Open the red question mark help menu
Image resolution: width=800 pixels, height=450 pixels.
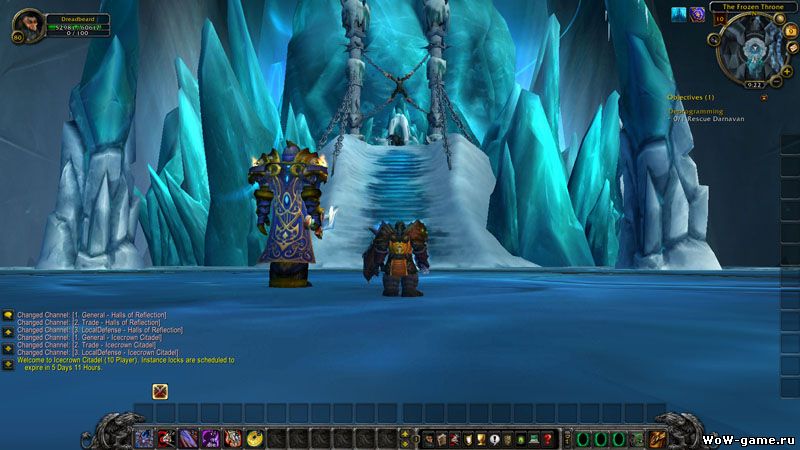[548, 438]
